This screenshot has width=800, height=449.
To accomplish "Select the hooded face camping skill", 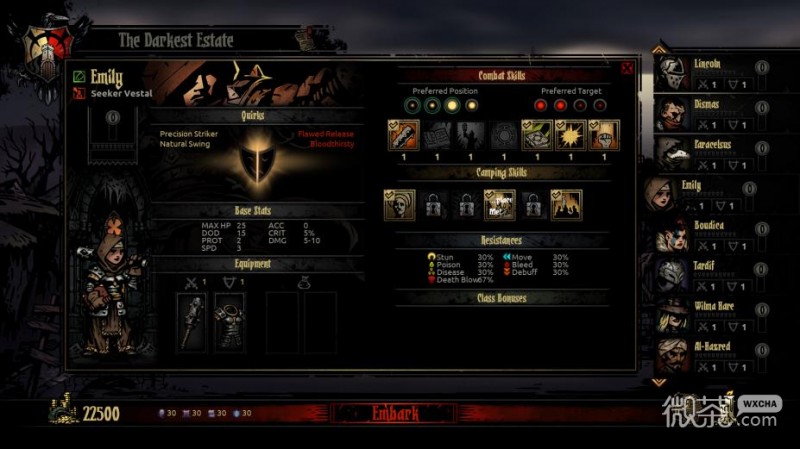I will tap(400, 205).
